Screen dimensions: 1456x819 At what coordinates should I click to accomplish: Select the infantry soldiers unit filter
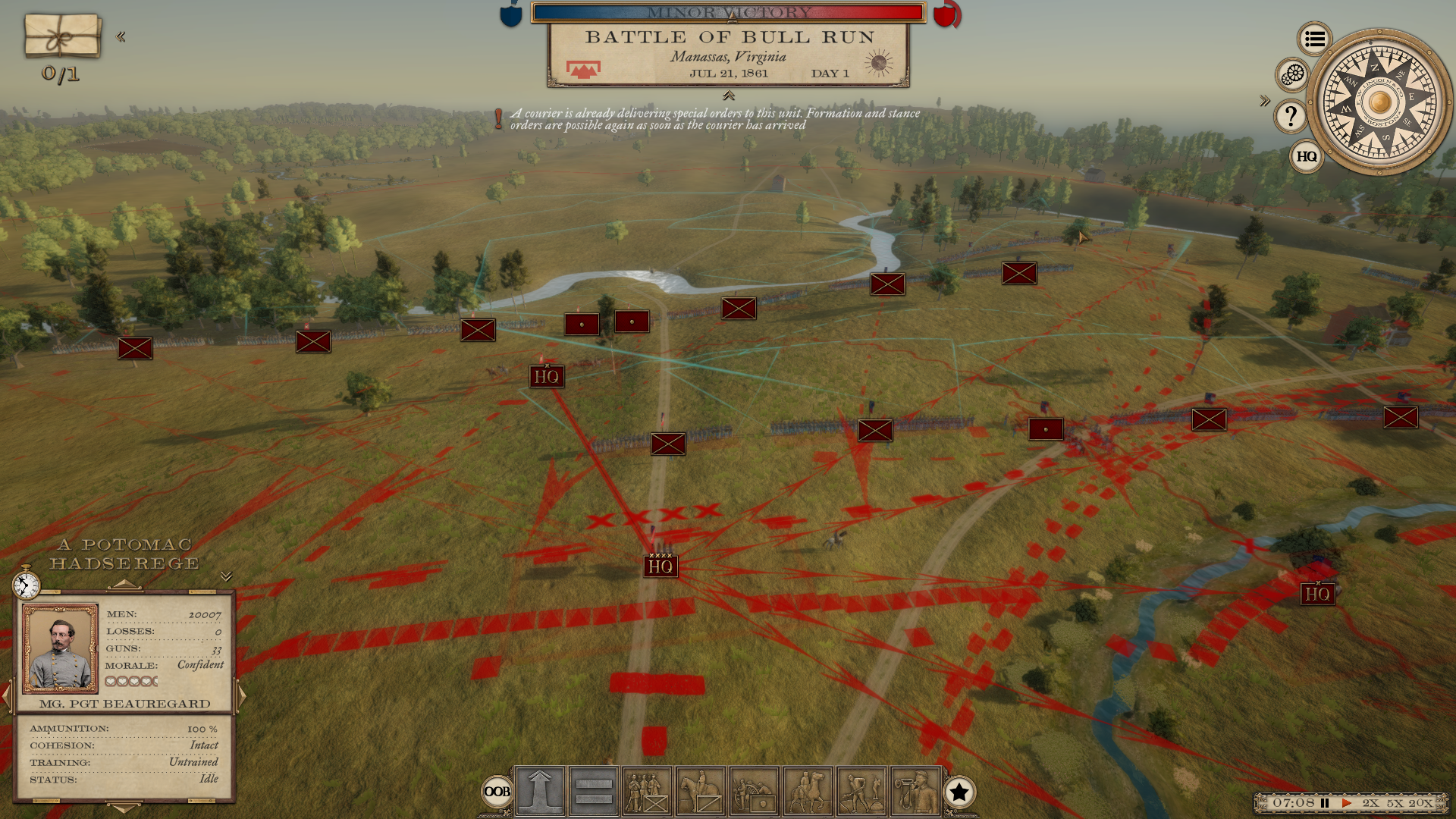(647, 792)
